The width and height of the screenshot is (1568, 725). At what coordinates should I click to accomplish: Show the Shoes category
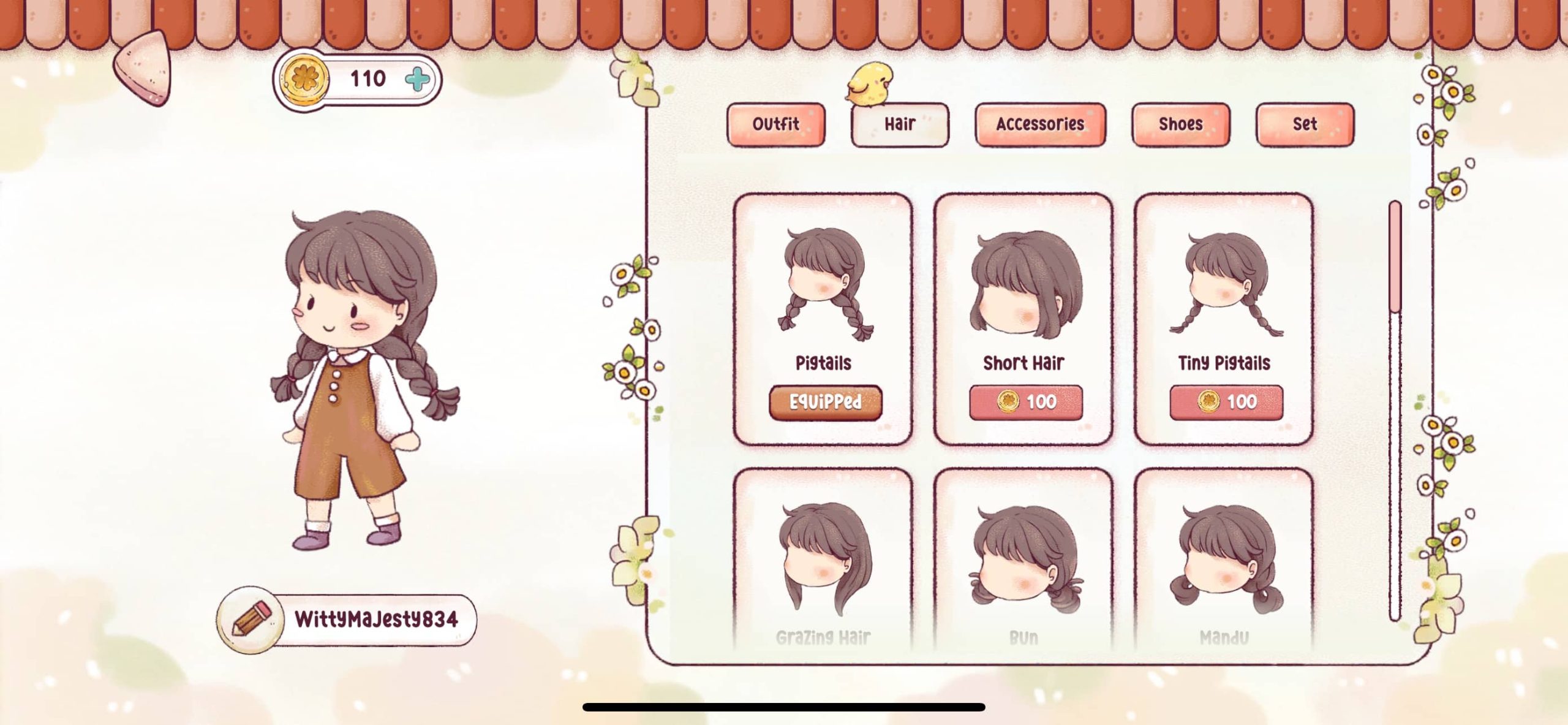coord(1180,124)
